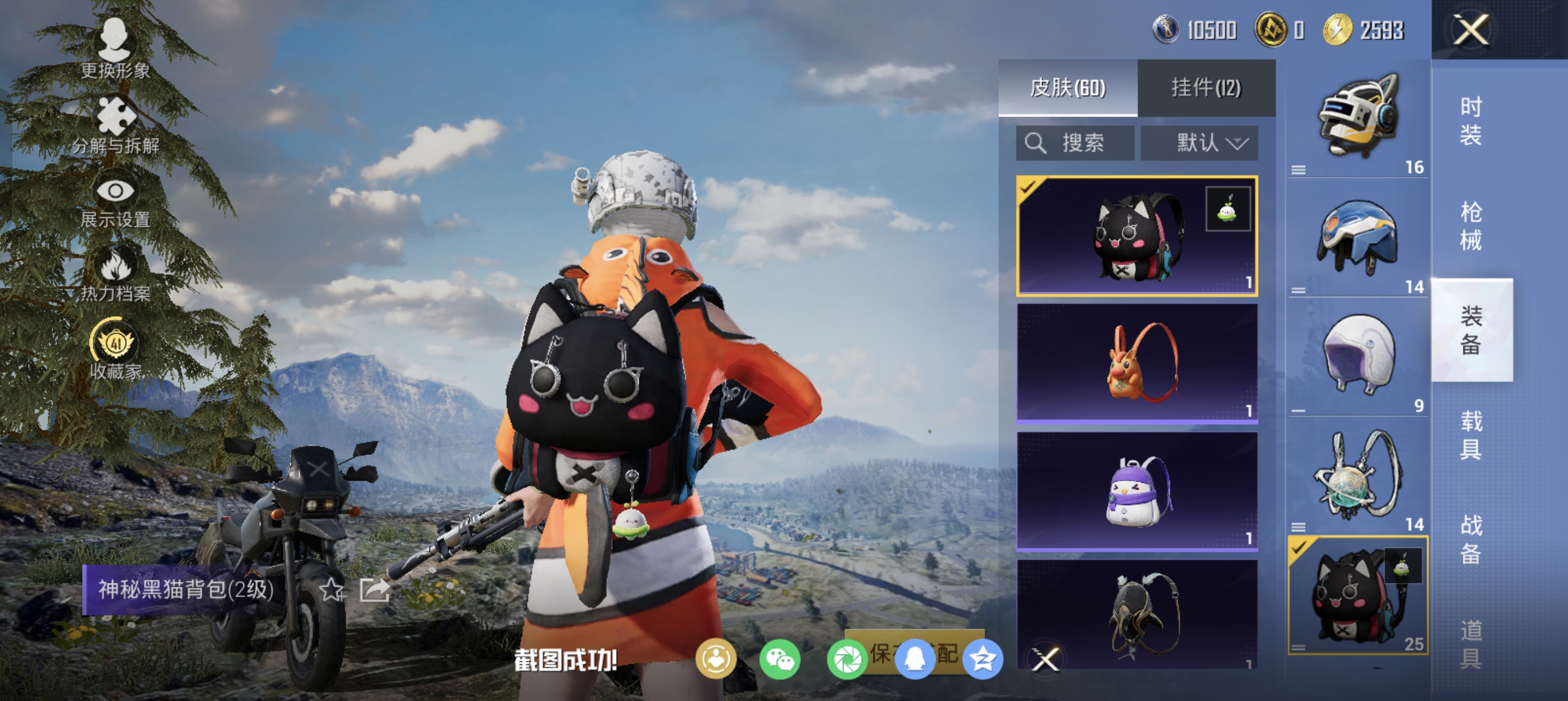Close the wardrobe with the top X
Viewport: 1568px width, 701px height.
pos(1471,29)
